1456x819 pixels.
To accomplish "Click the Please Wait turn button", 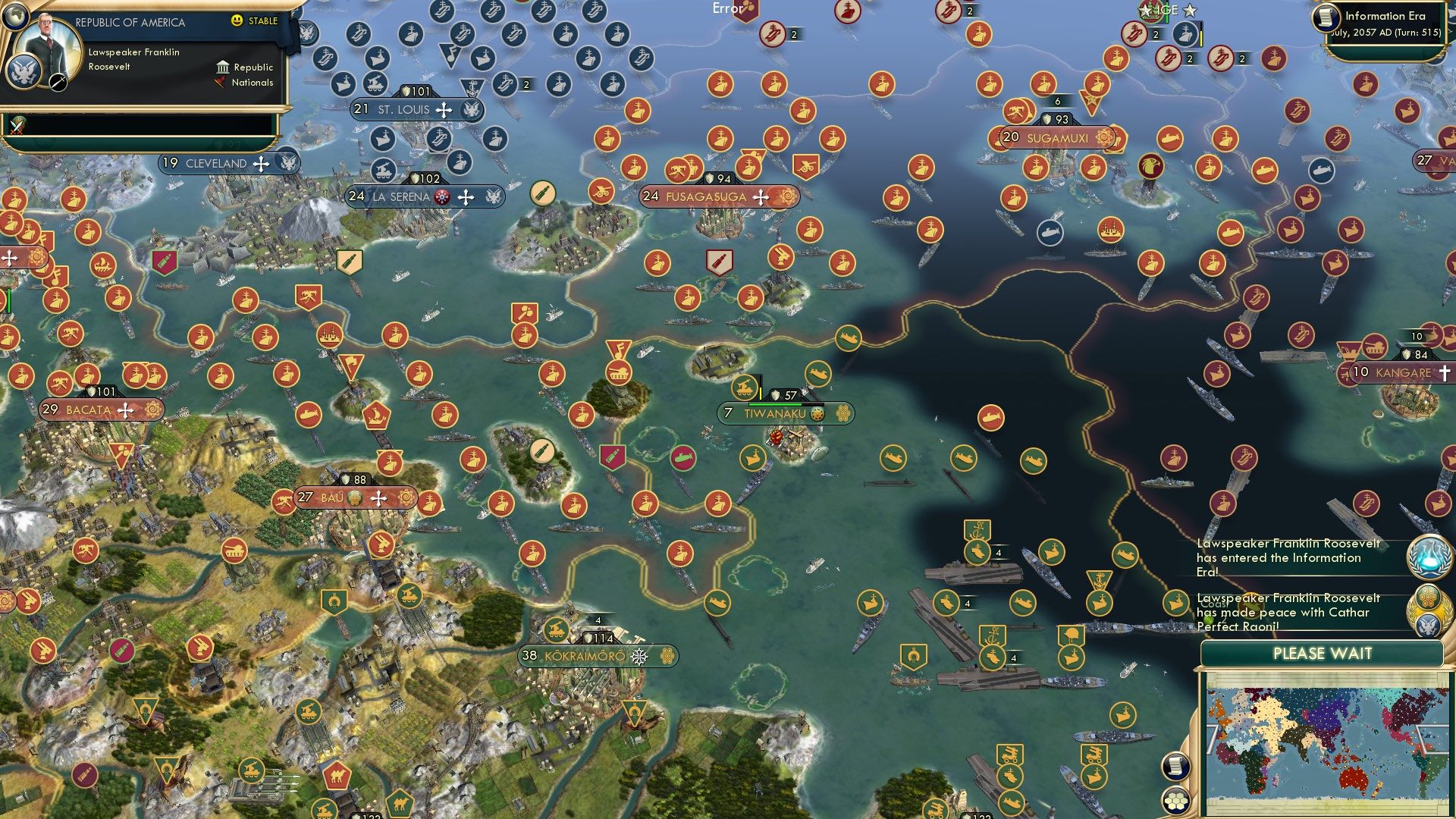I will (x=1322, y=654).
